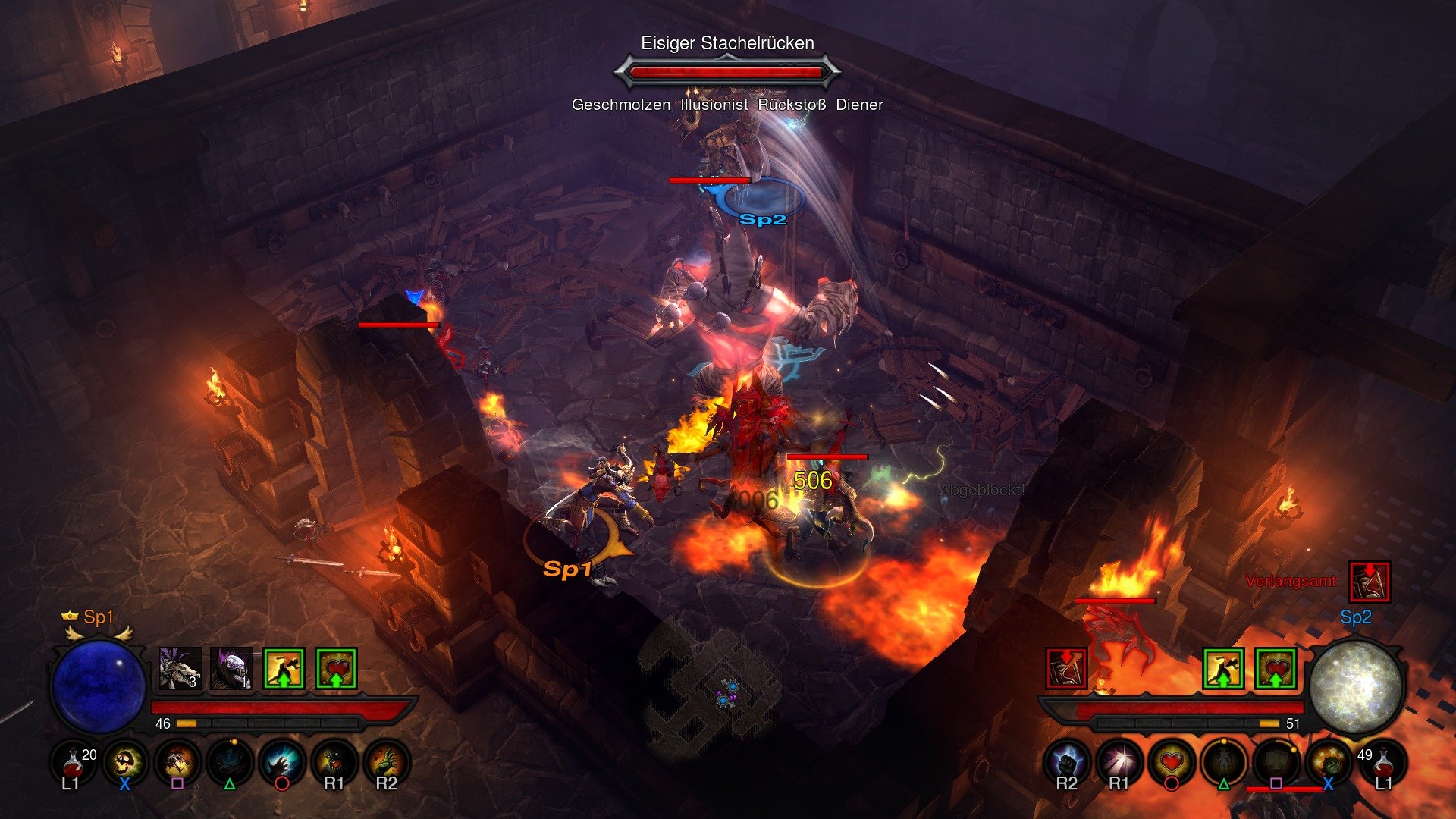Select Sp2's blue fist skill on R2
This screenshot has width=1456, height=819.
(x=1065, y=761)
